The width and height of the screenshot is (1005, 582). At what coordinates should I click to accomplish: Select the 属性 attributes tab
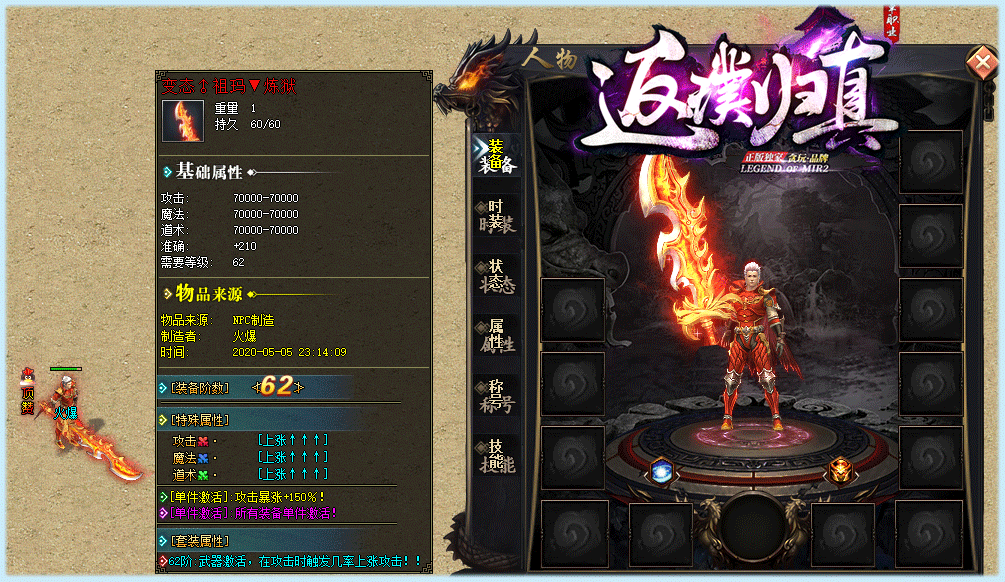(x=496, y=336)
